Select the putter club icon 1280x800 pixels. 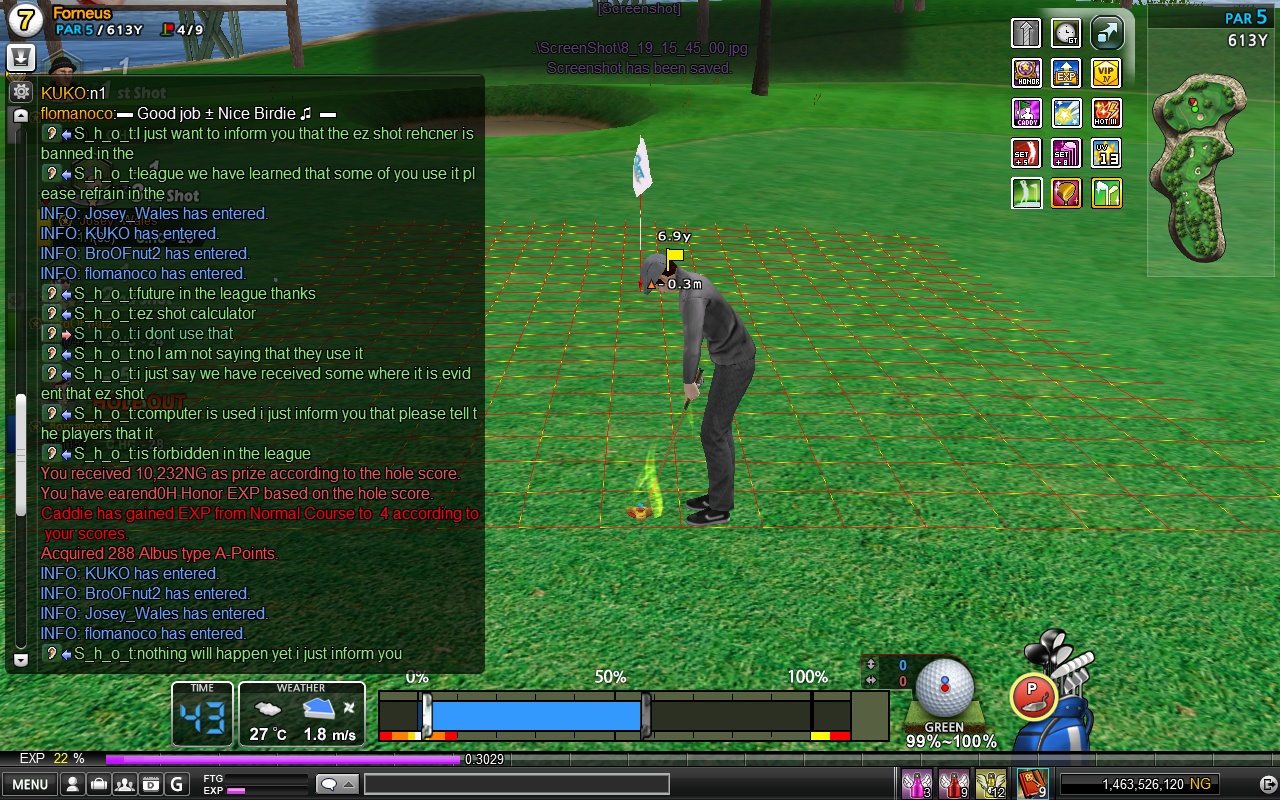(1034, 696)
